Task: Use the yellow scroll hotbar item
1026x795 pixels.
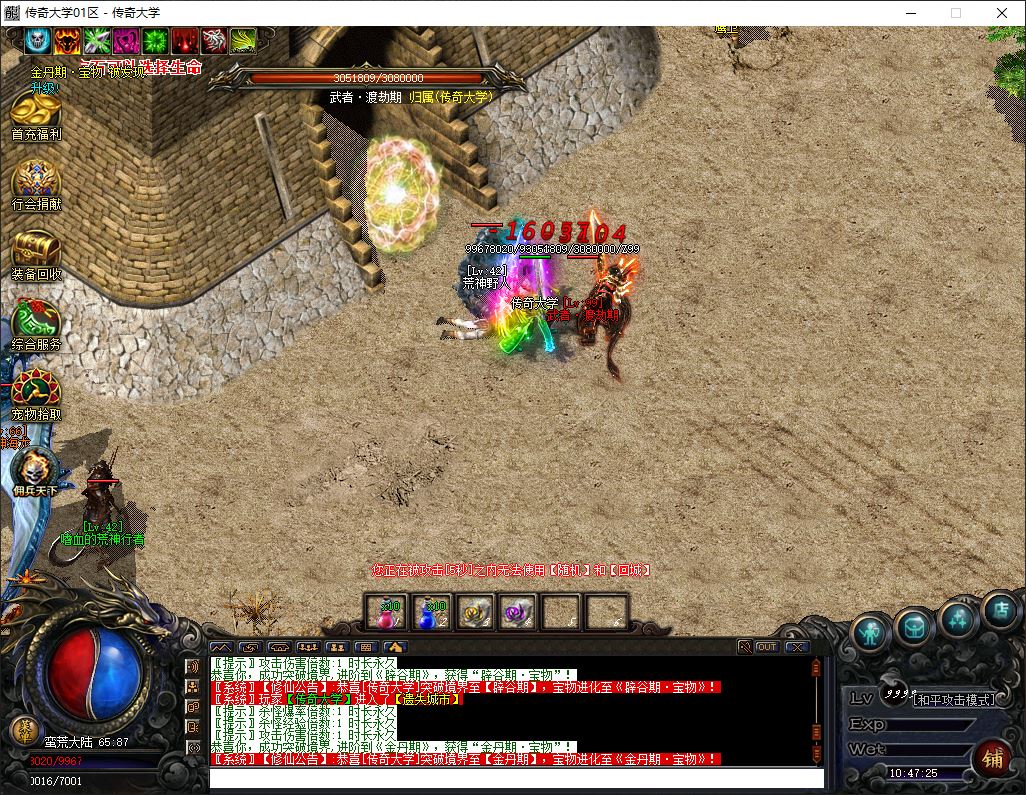Action: pos(473,612)
